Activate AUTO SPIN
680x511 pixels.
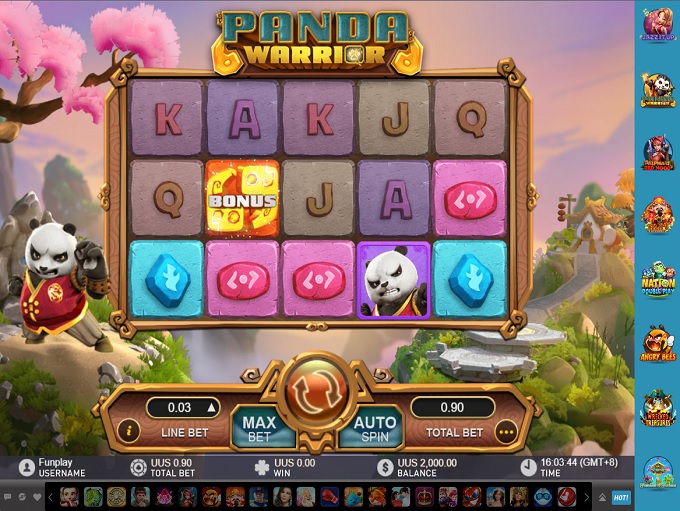[374, 429]
